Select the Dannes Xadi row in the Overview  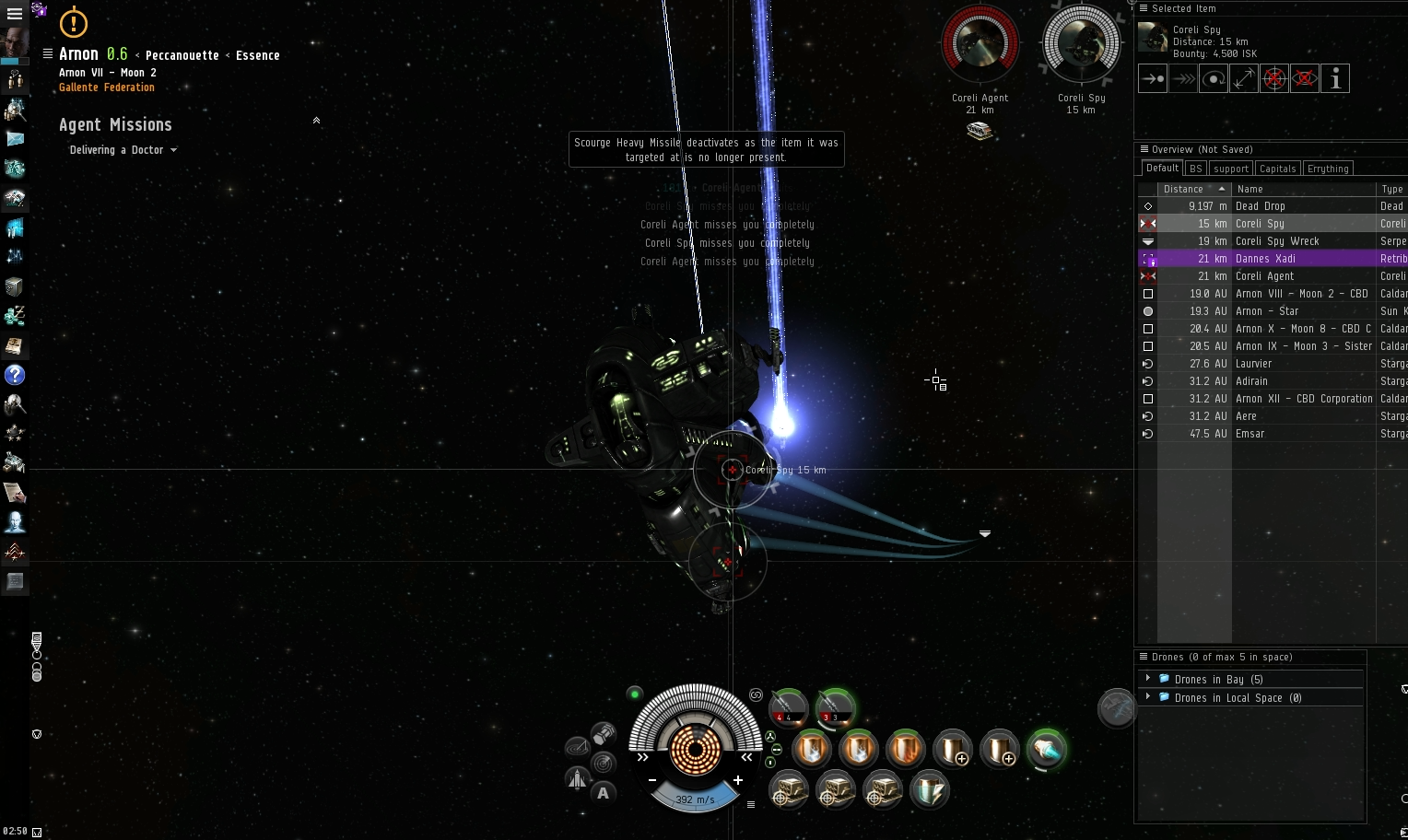(1267, 259)
